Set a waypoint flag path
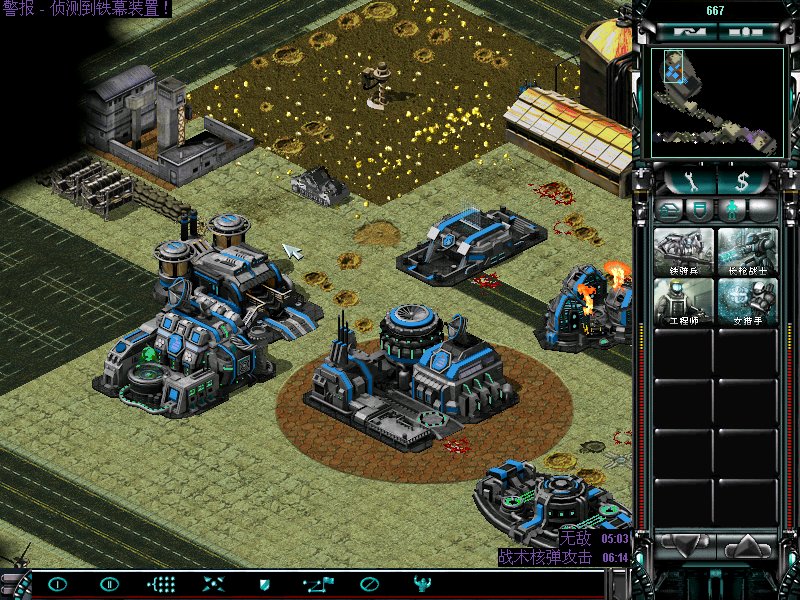 [319, 584]
